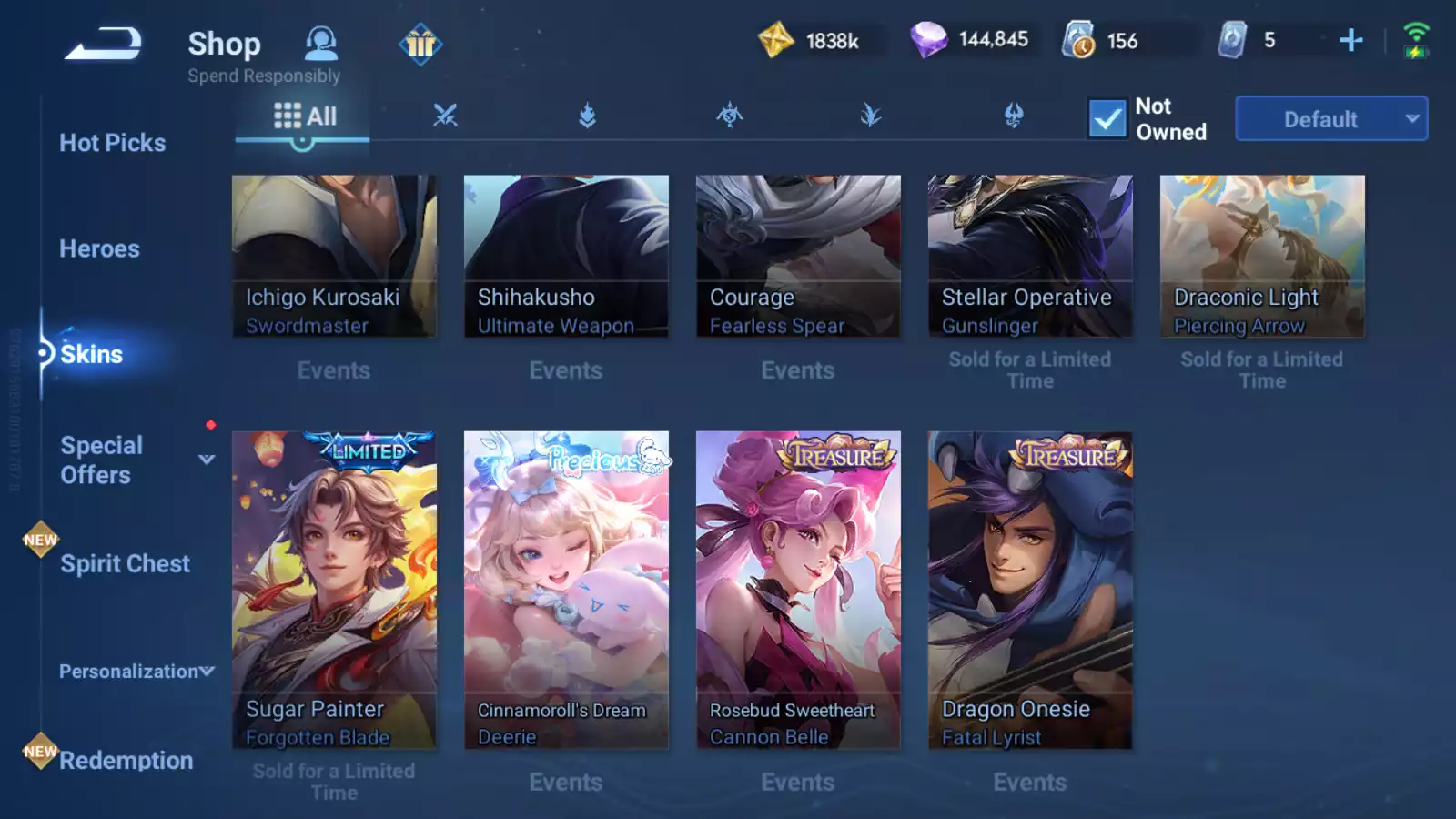The width and height of the screenshot is (1456, 819).
Task: Add more tickets with the plus button
Action: 1351,40
